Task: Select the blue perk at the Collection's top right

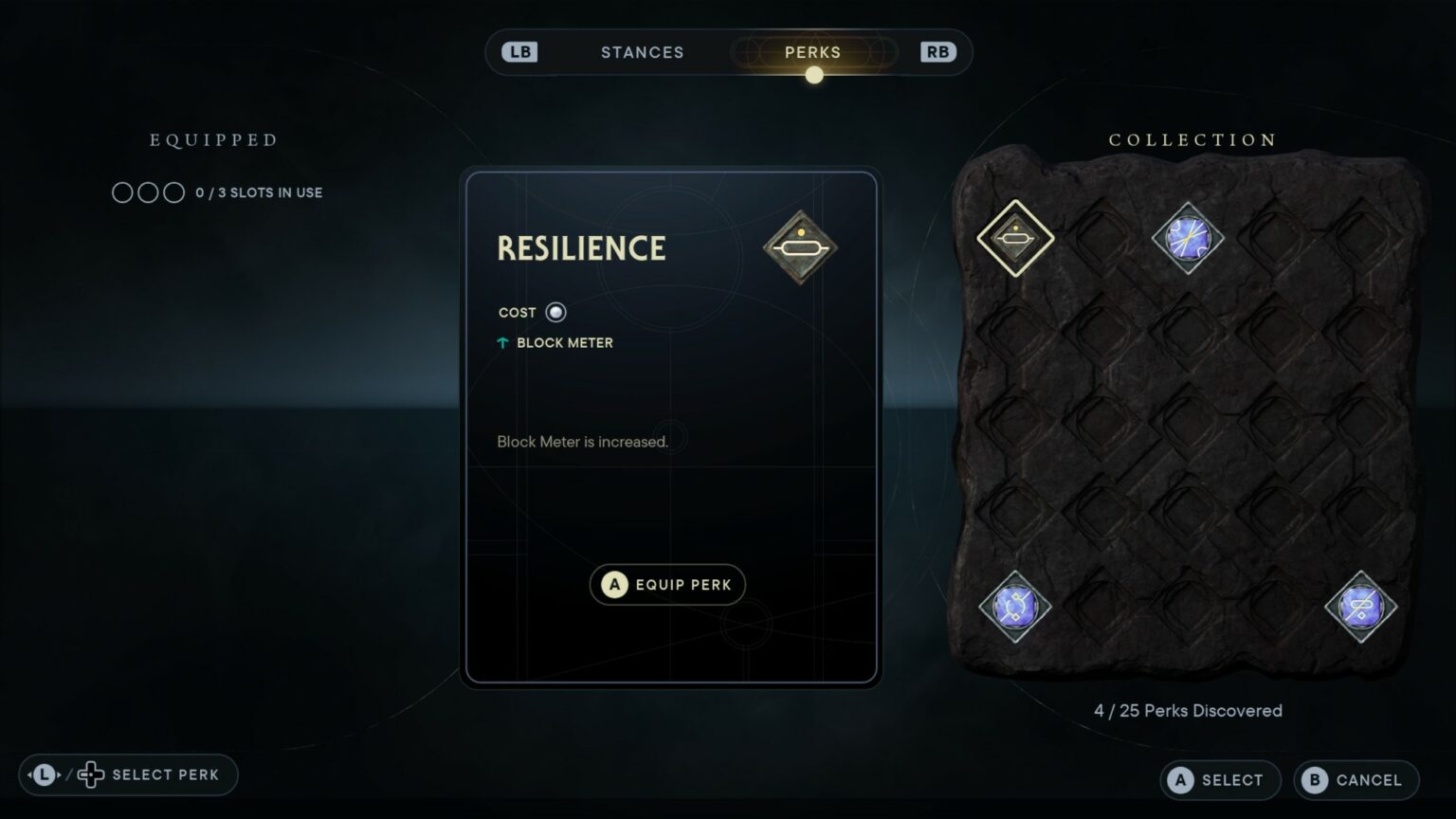Action: pyautogui.click(x=1187, y=239)
